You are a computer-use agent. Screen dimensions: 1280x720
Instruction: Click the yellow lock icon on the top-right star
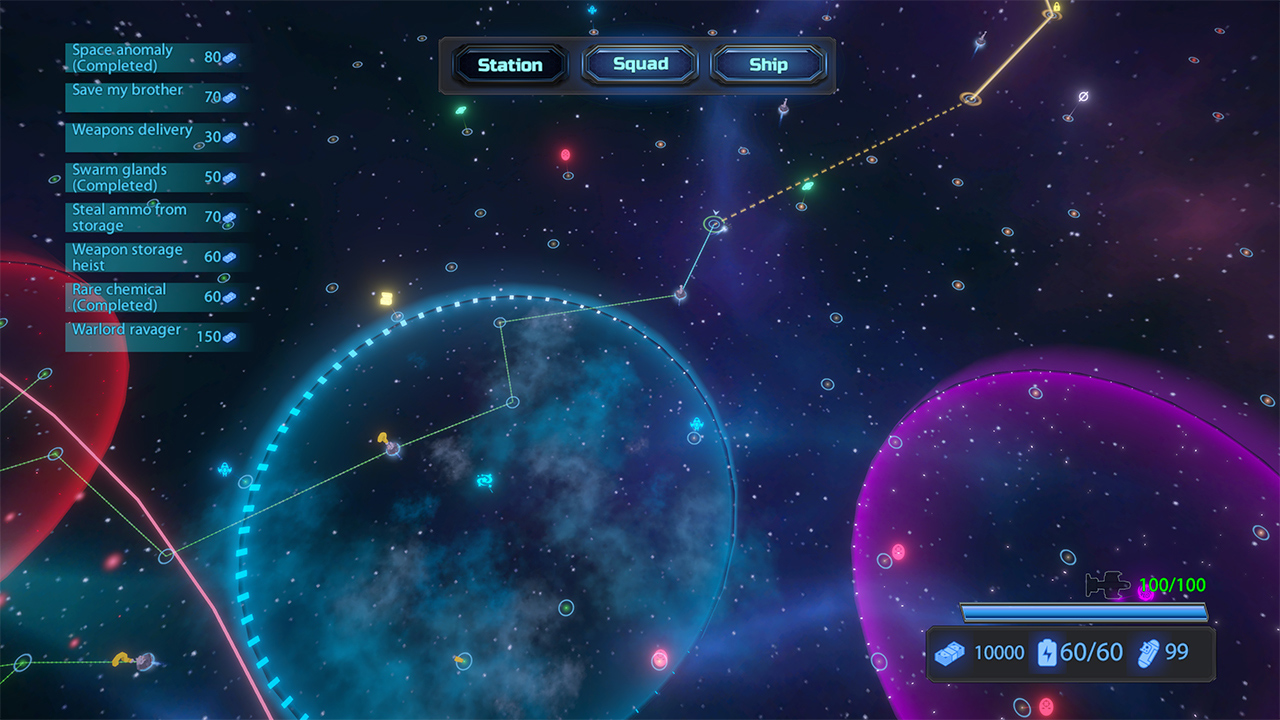coord(1057,8)
